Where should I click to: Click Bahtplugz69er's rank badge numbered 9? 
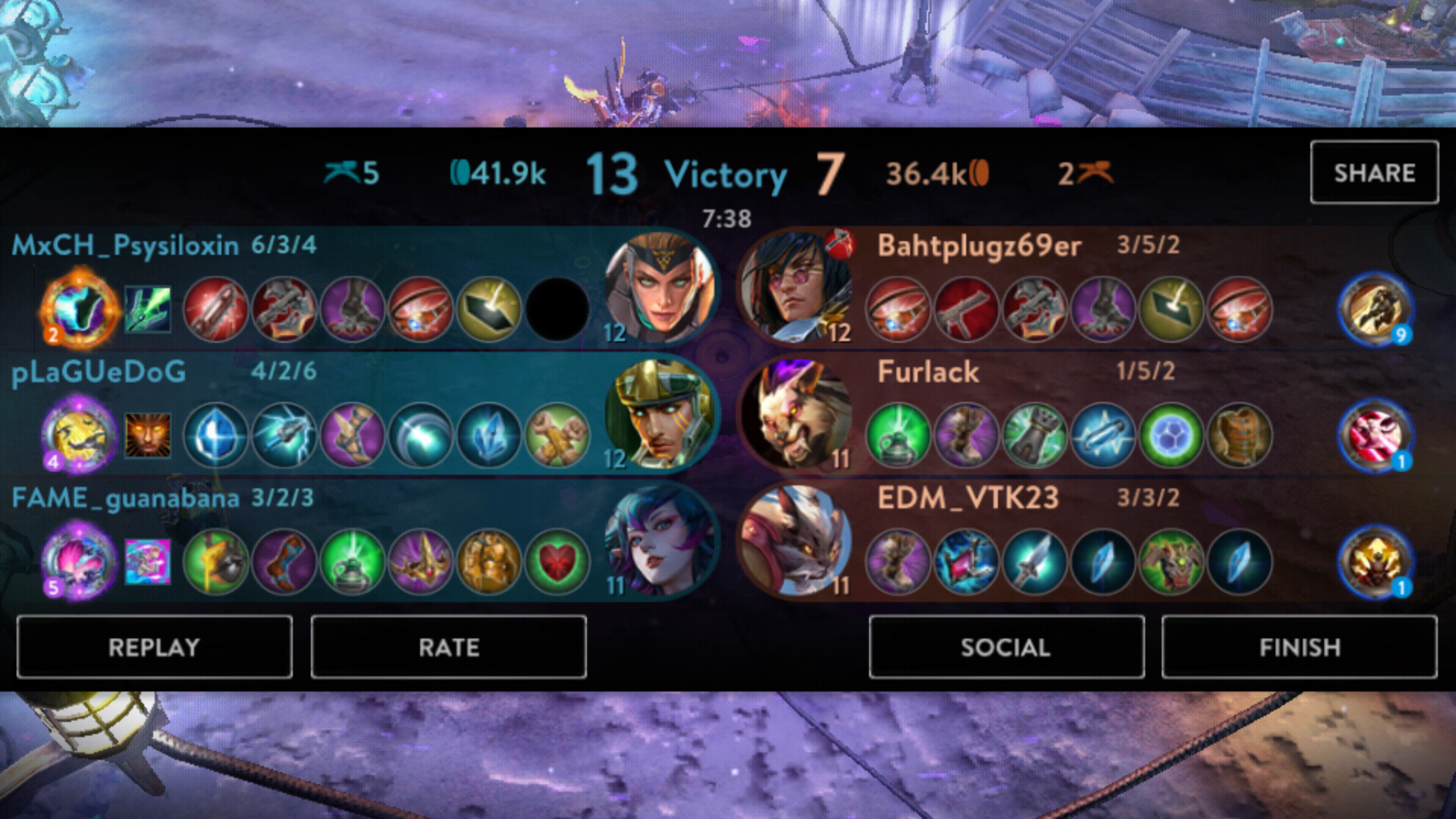(1375, 309)
